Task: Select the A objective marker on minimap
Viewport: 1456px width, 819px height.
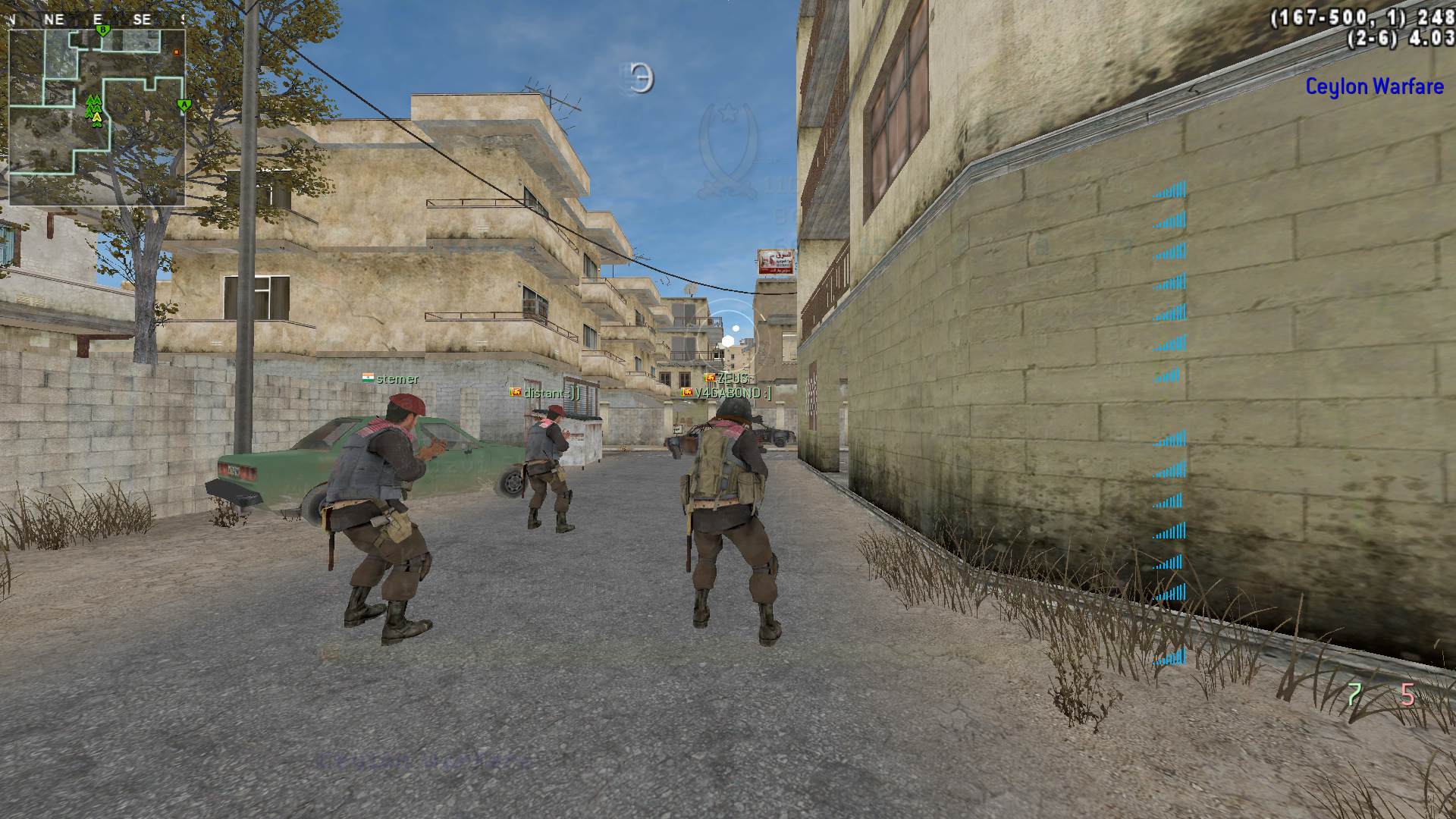Action: pyautogui.click(x=183, y=105)
